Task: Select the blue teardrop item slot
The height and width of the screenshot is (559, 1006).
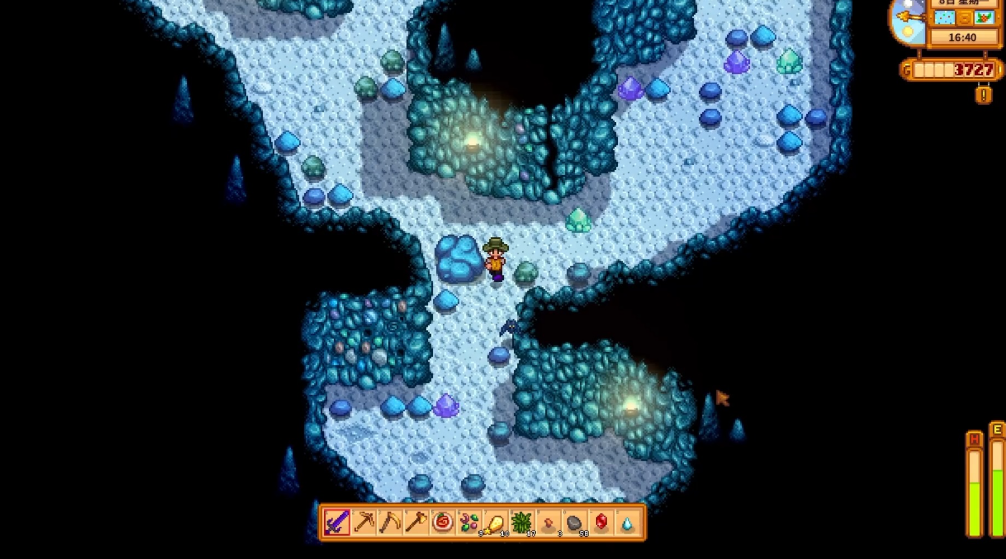Action: pyautogui.click(x=627, y=522)
